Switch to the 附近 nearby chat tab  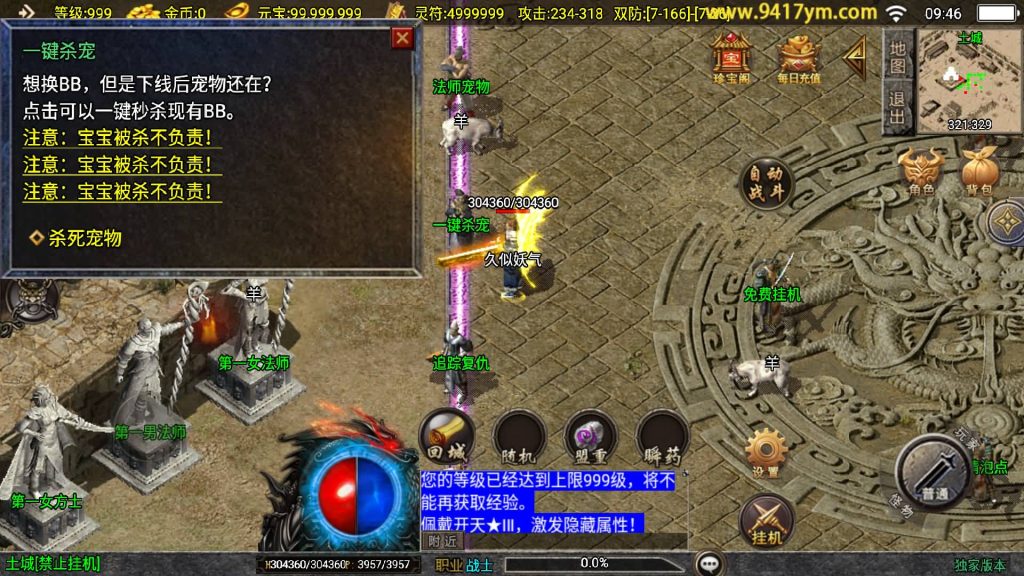(x=442, y=540)
